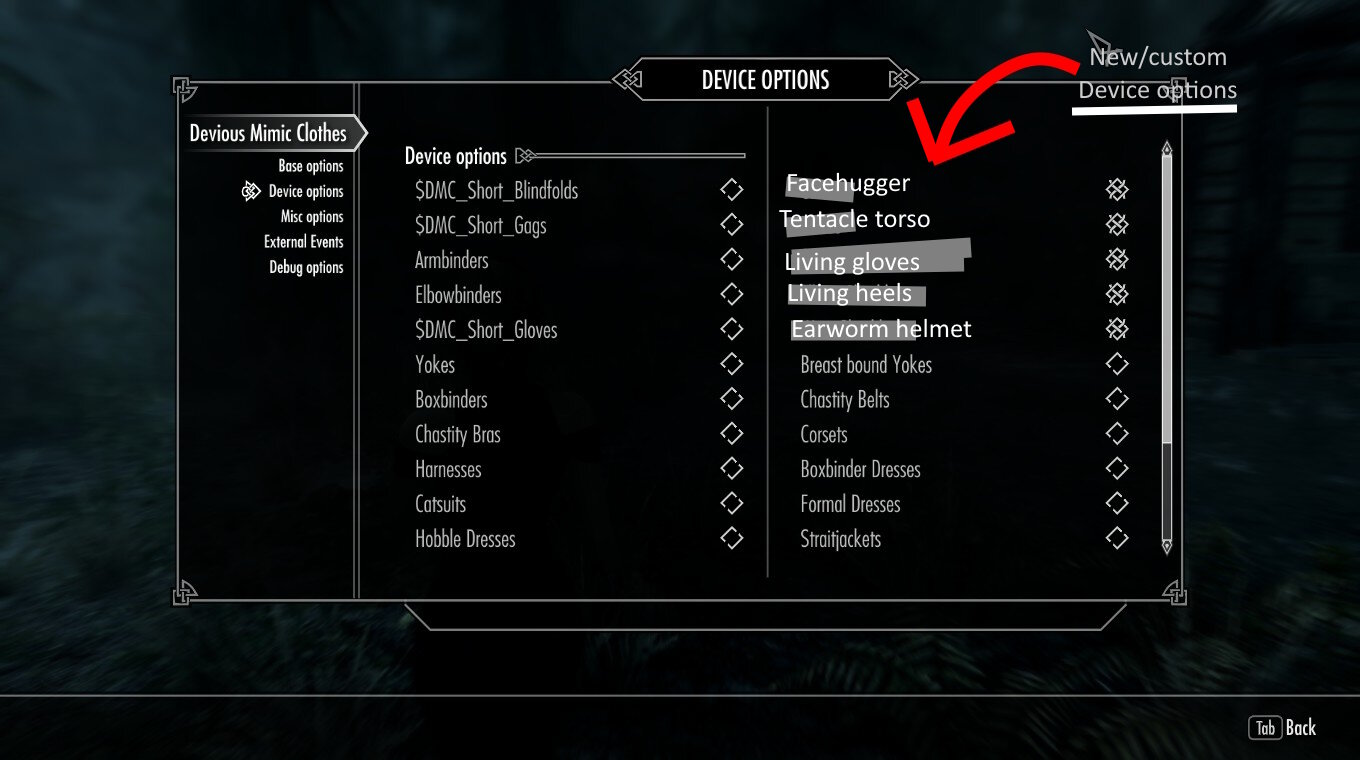Click the marker icon next to Tentacle torso

pyautogui.click(x=1116, y=224)
